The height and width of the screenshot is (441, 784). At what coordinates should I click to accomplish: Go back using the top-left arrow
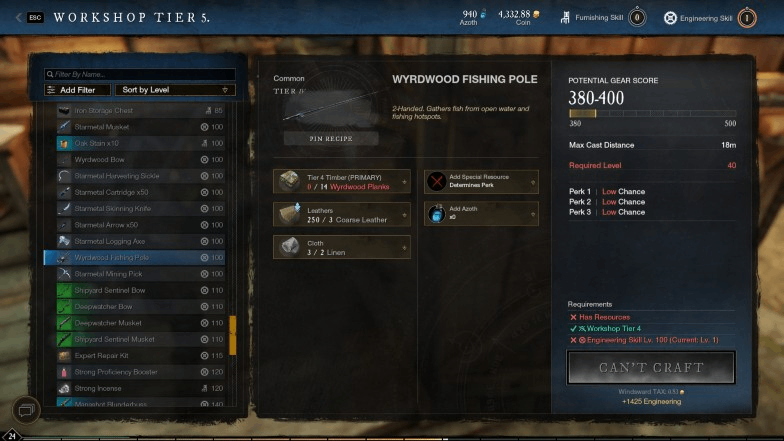pos(18,17)
